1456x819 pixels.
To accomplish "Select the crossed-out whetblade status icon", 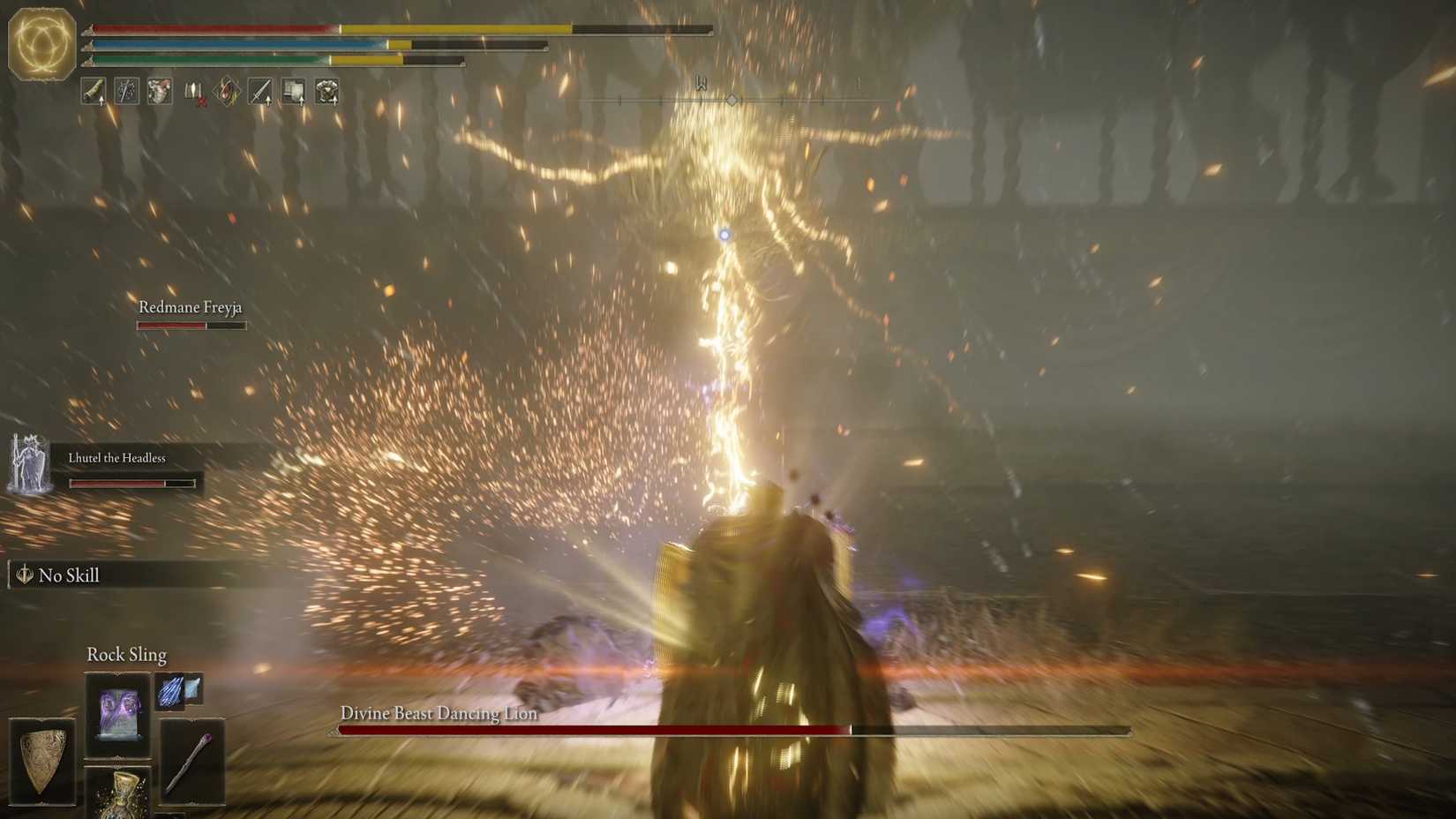I will (195, 90).
